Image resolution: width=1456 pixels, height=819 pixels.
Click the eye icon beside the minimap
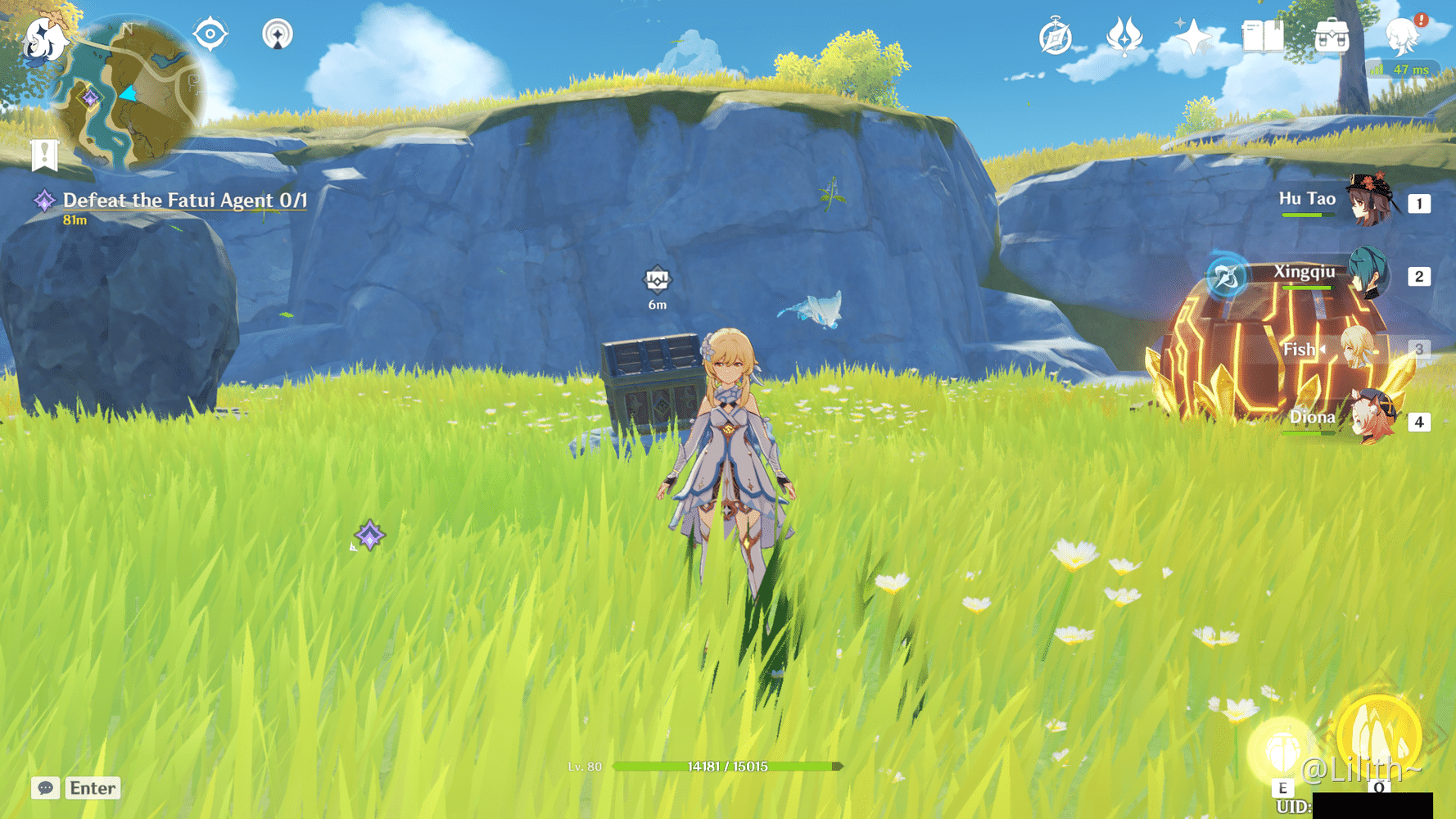tap(210, 33)
